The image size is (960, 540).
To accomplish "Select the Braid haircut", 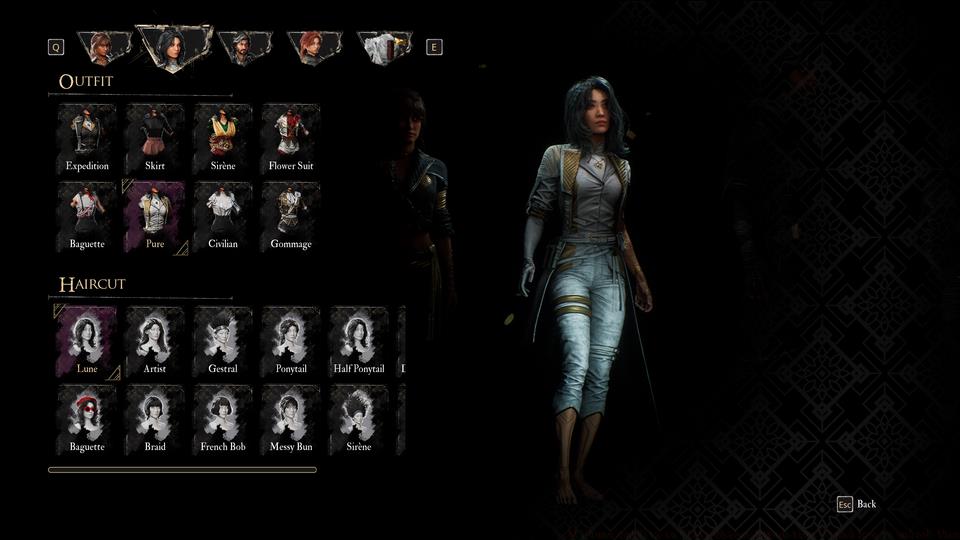I will pos(155,419).
